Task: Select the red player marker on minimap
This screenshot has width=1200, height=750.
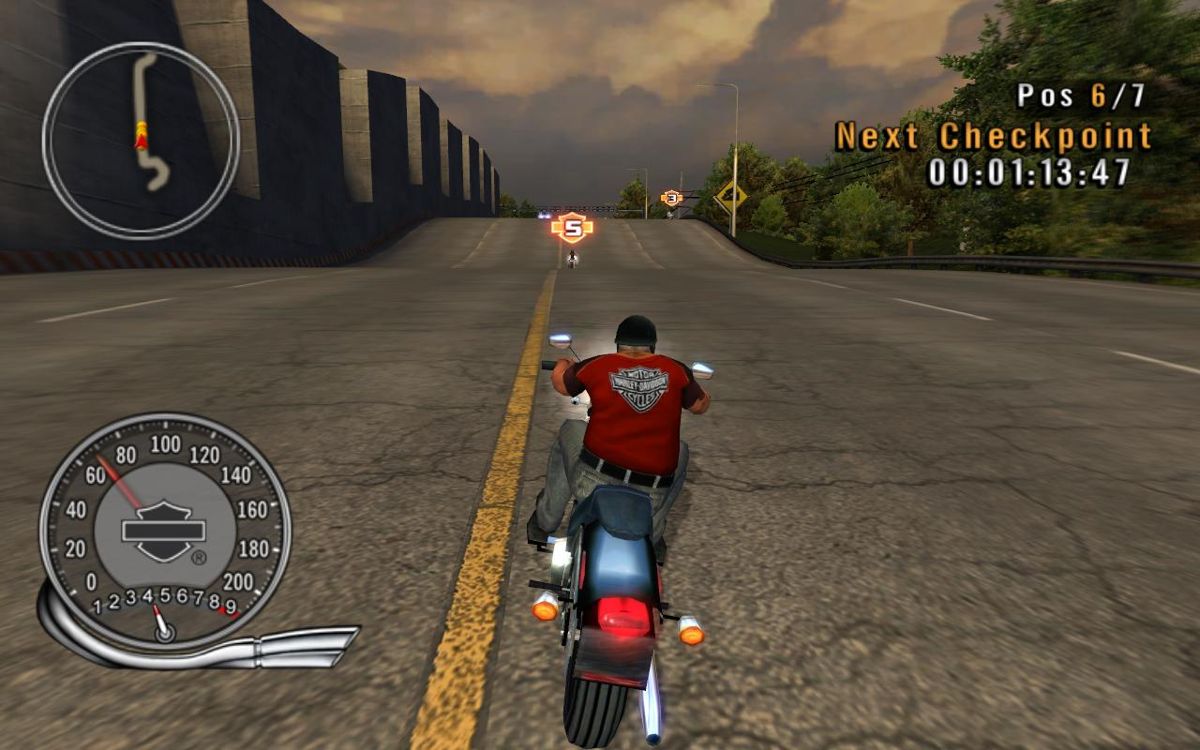Action: pos(141,136)
